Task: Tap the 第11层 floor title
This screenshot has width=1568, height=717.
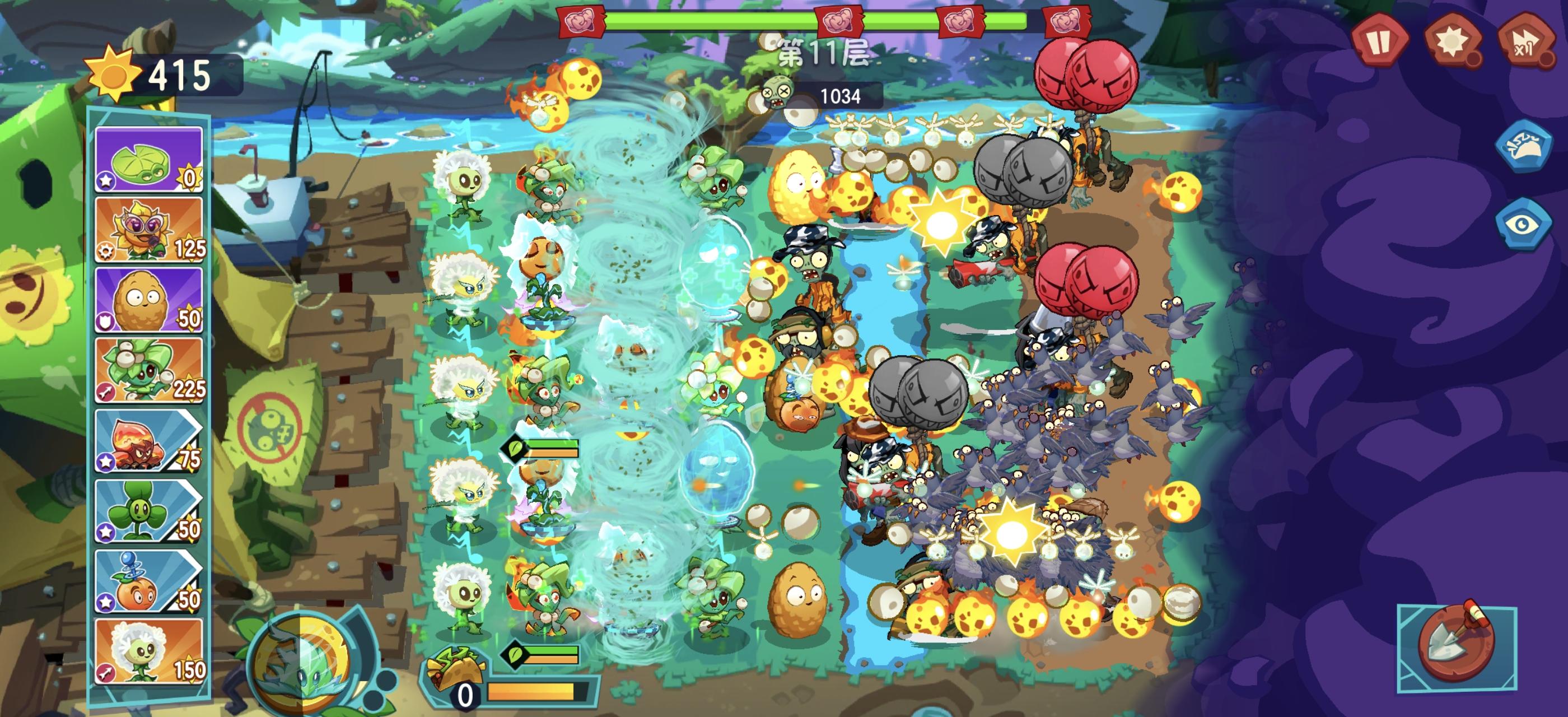Action: tap(825, 52)
